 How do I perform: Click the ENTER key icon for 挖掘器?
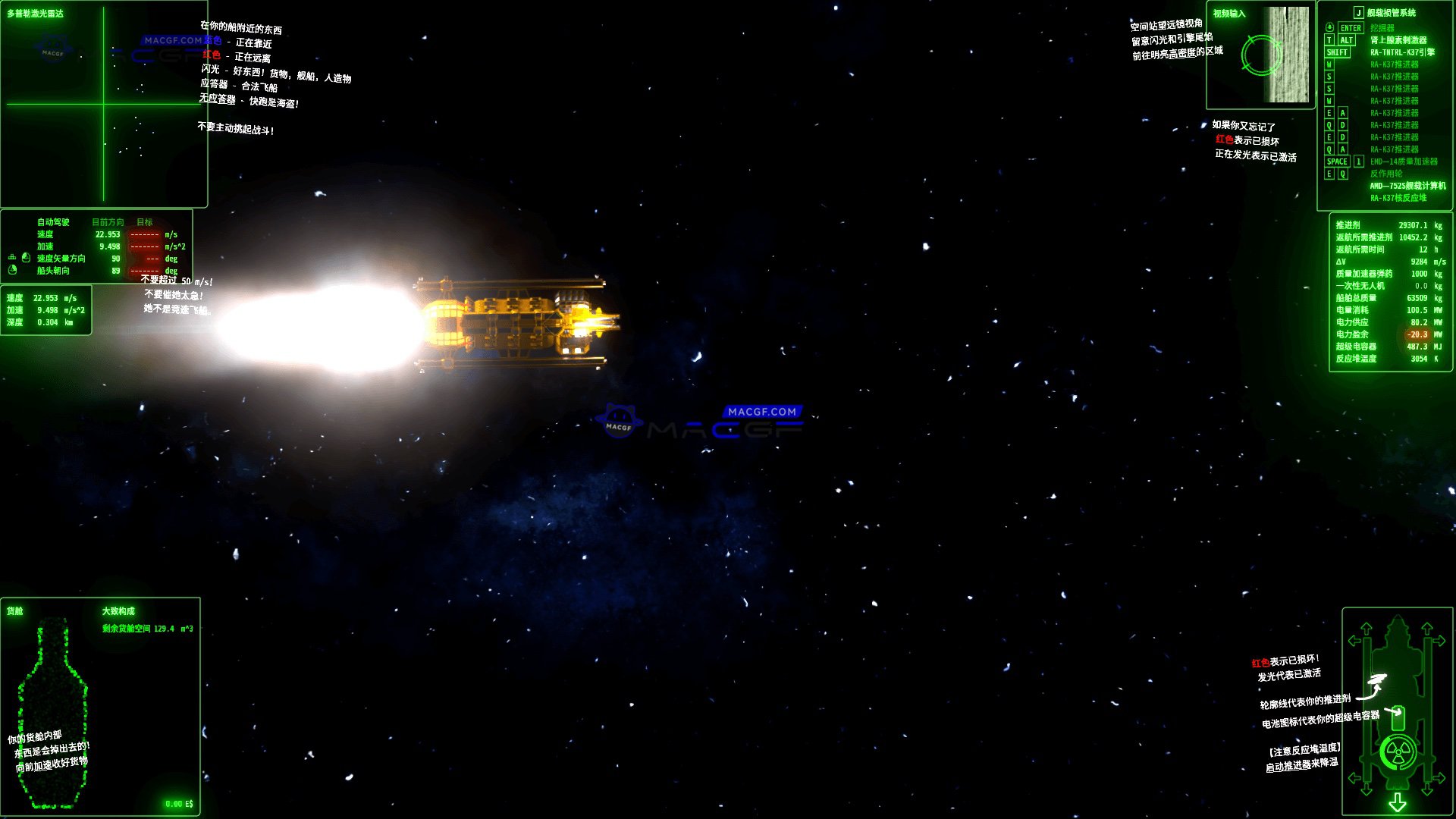[x=1350, y=29]
